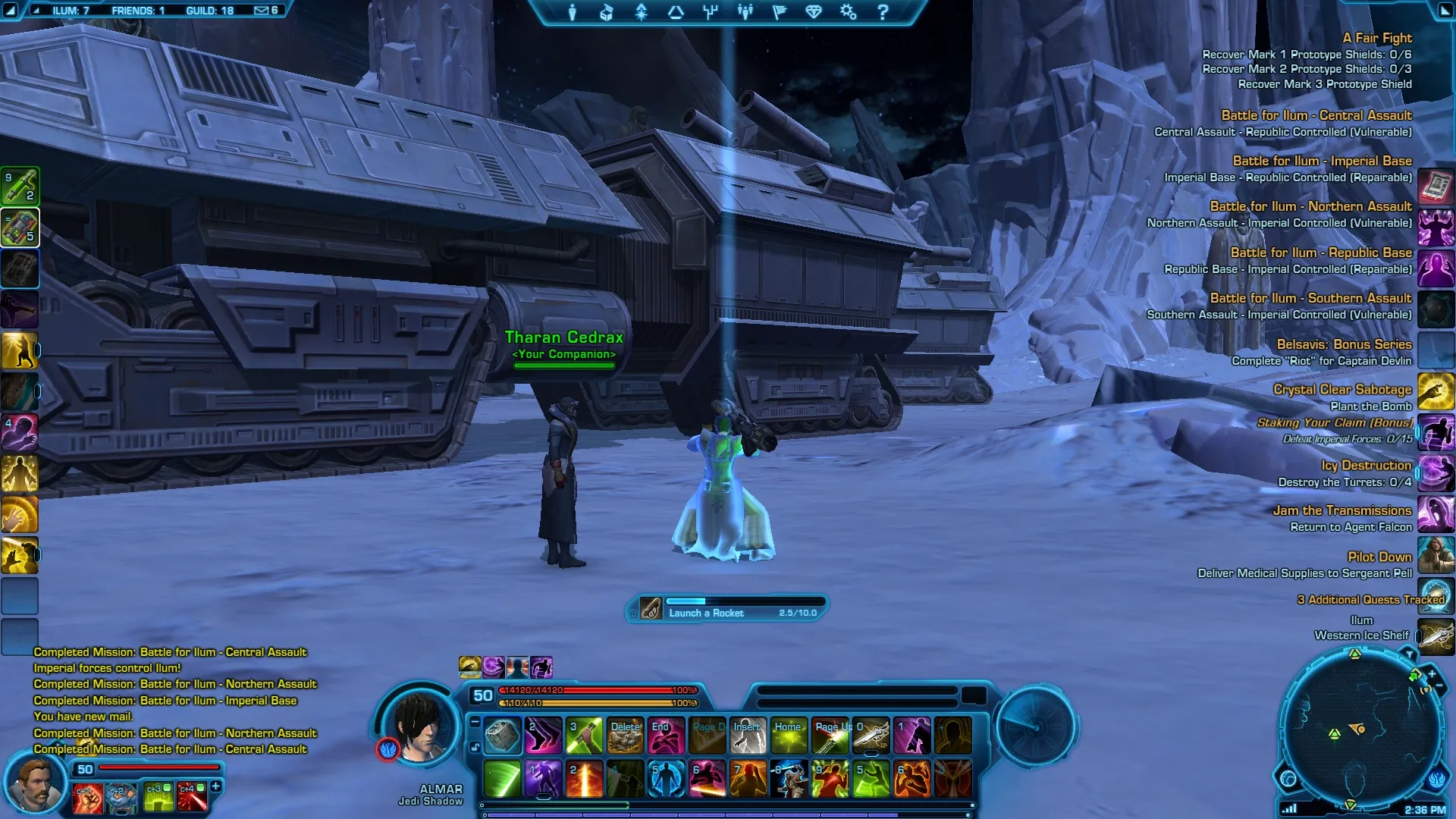Open help with the question mark icon
Viewport: 1456px width, 819px height.
pyautogui.click(x=883, y=12)
